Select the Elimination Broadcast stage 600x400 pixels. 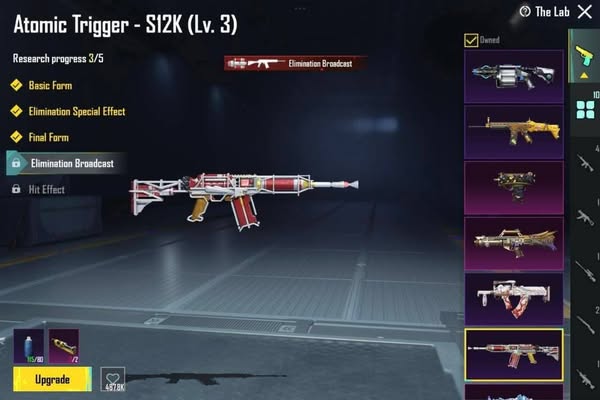click(x=70, y=162)
